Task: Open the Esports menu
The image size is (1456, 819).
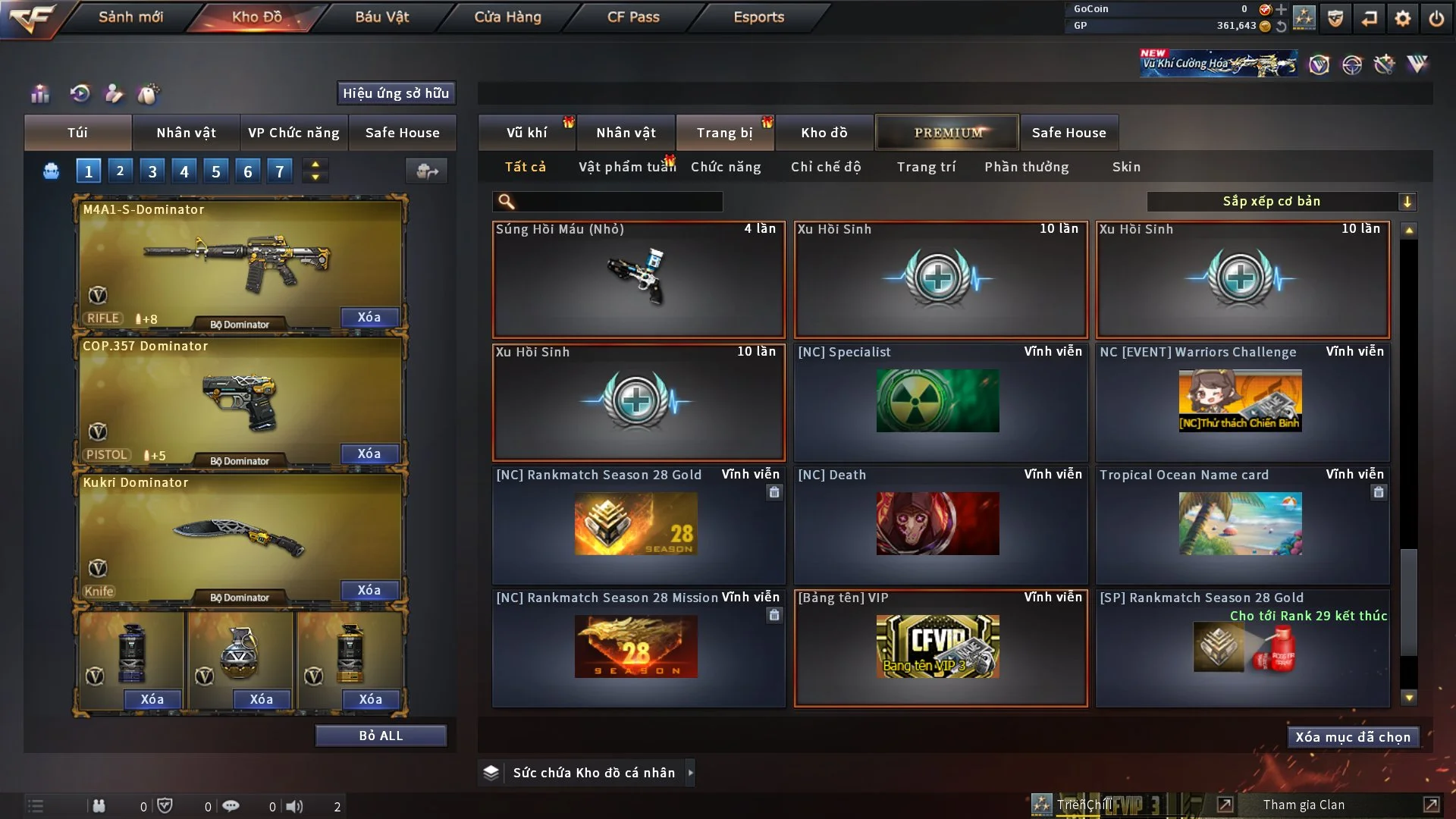Action: (x=758, y=17)
